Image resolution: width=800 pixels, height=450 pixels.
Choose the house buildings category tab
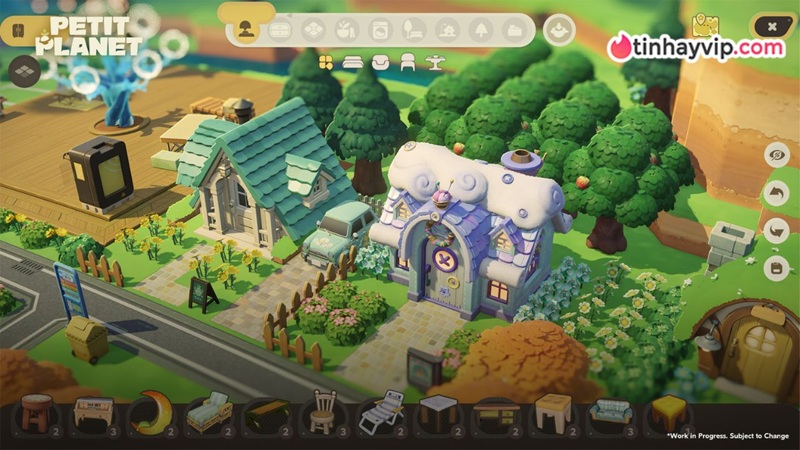pos(446,29)
